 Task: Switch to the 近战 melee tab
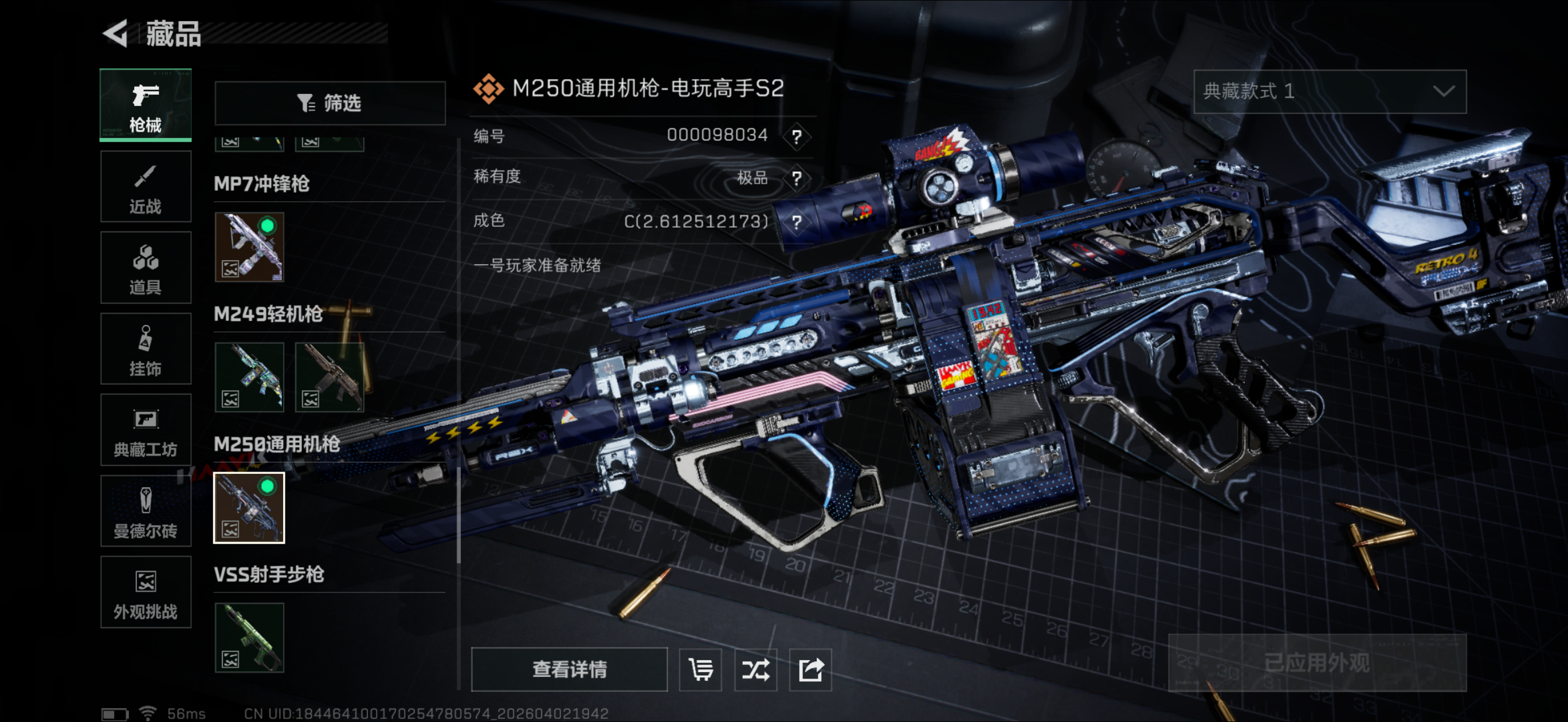pos(146,187)
